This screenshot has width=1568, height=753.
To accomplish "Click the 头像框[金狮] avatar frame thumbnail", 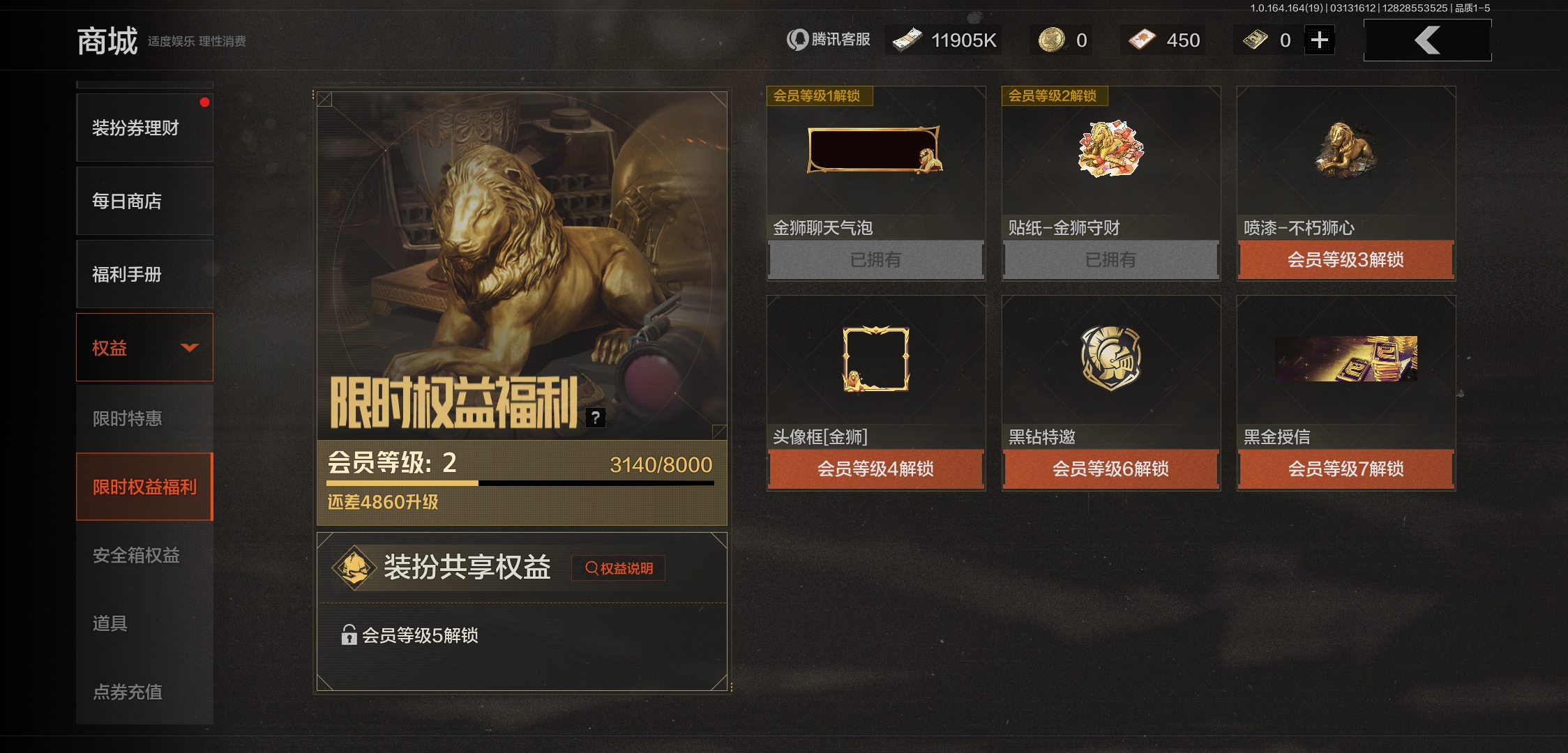I will pos(875,359).
